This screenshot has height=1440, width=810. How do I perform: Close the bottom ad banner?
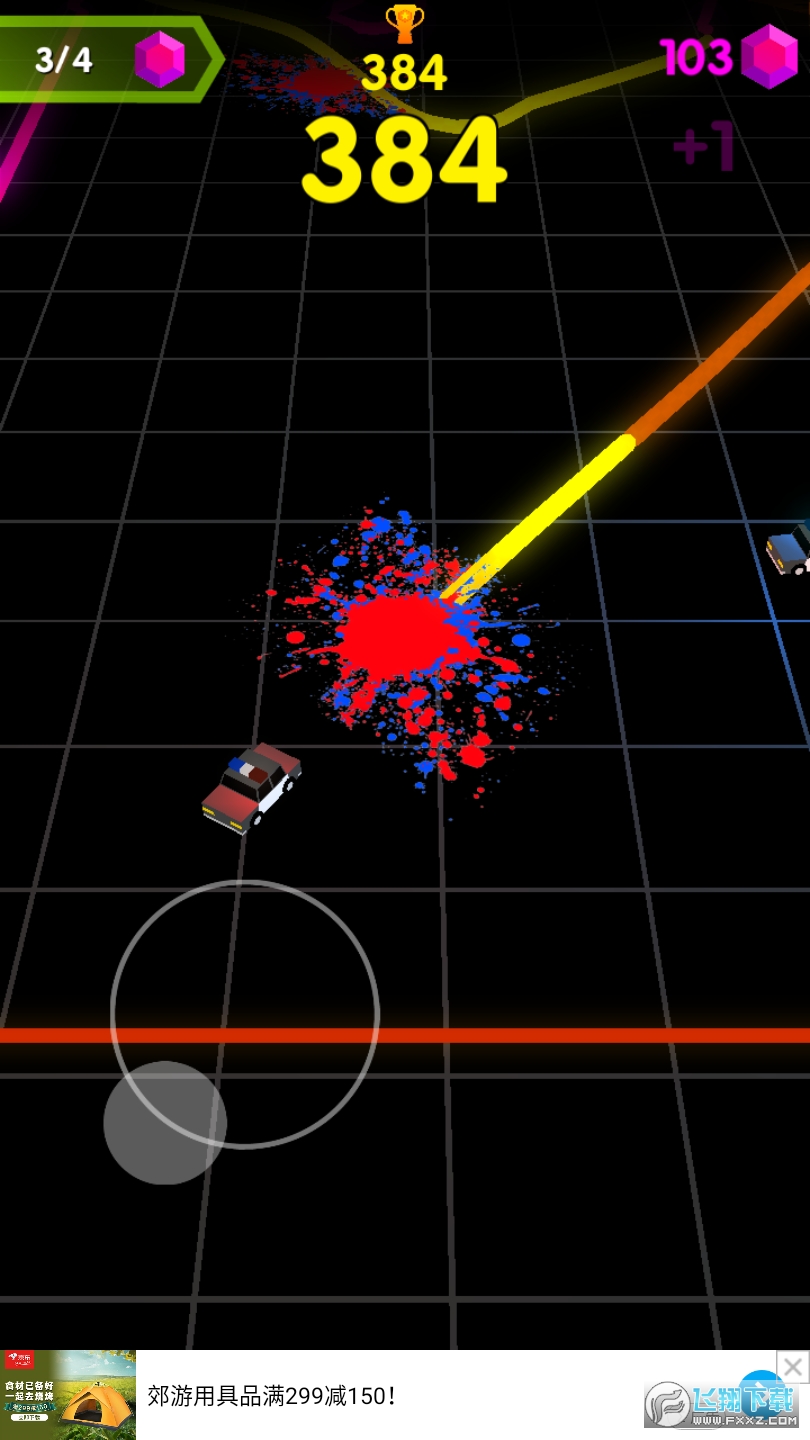pyautogui.click(x=792, y=1366)
